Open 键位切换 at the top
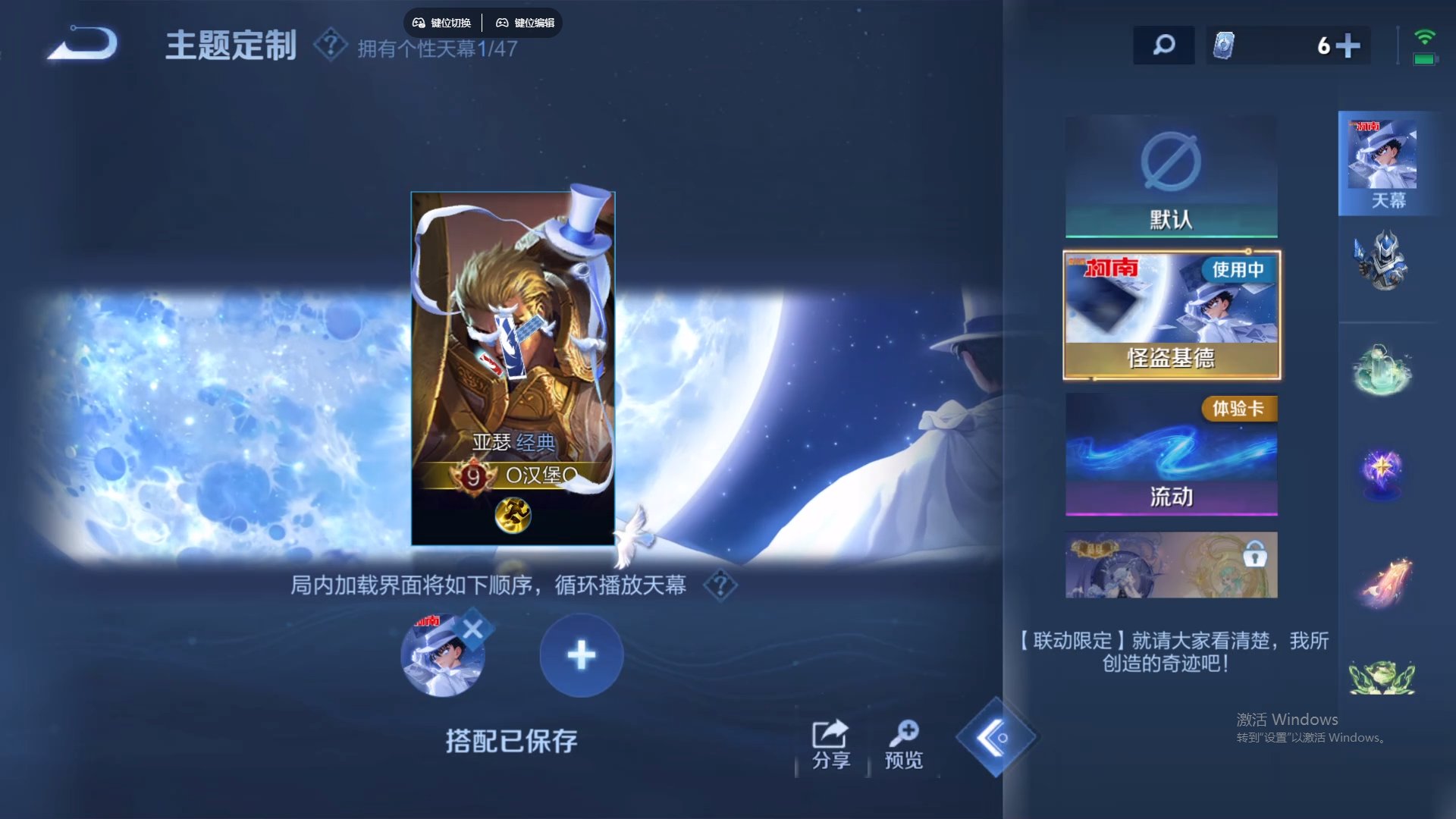 click(x=444, y=23)
